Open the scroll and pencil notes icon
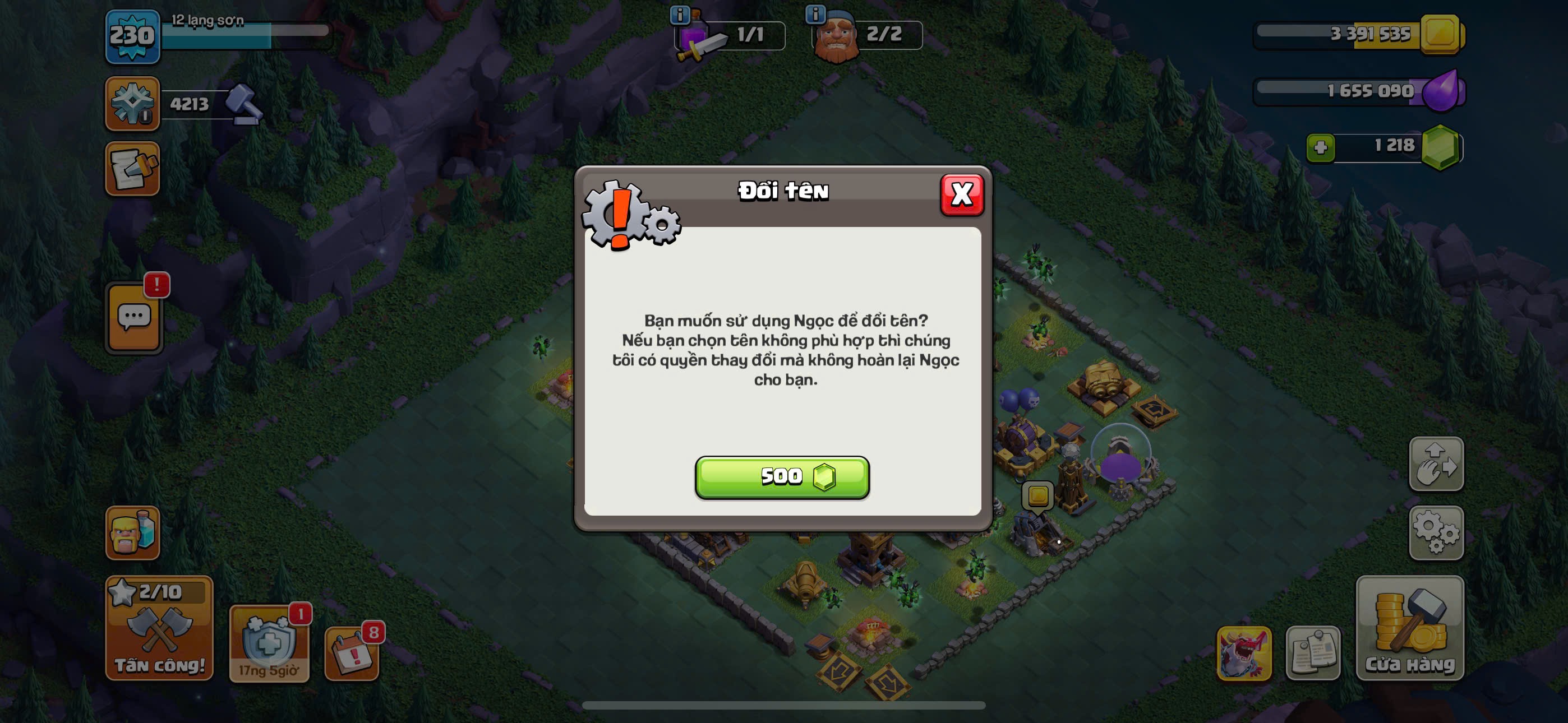This screenshot has width=1568, height=723. pos(132,169)
